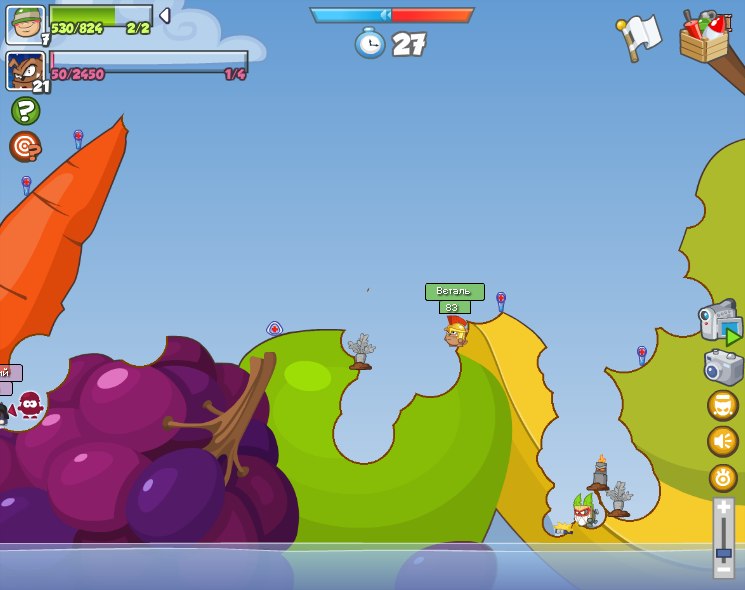Open the weapons crate inventory
Screen dimensions: 745x590
point(705,37)
